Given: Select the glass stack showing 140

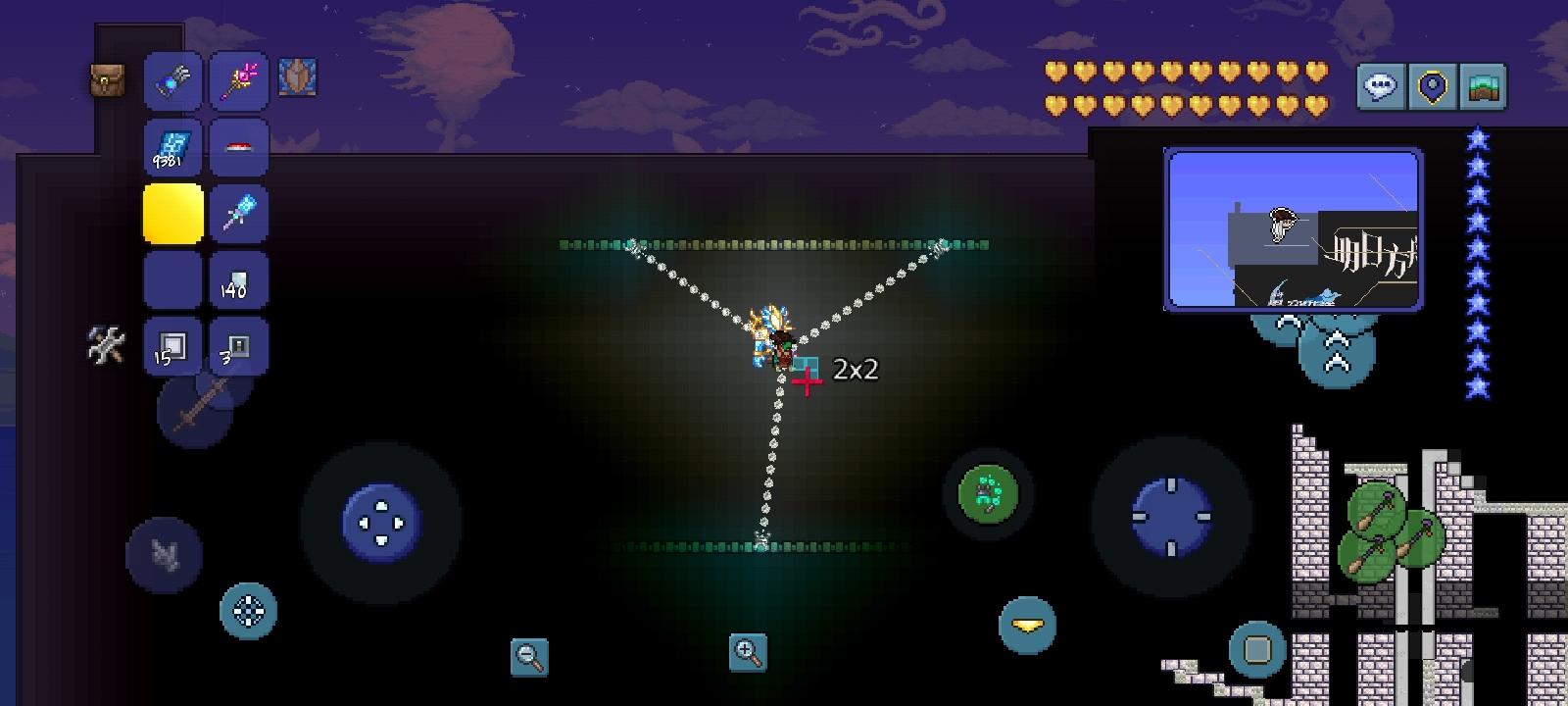Looking at the screenshot, I should pyautogui.click(x=240, y=281).
